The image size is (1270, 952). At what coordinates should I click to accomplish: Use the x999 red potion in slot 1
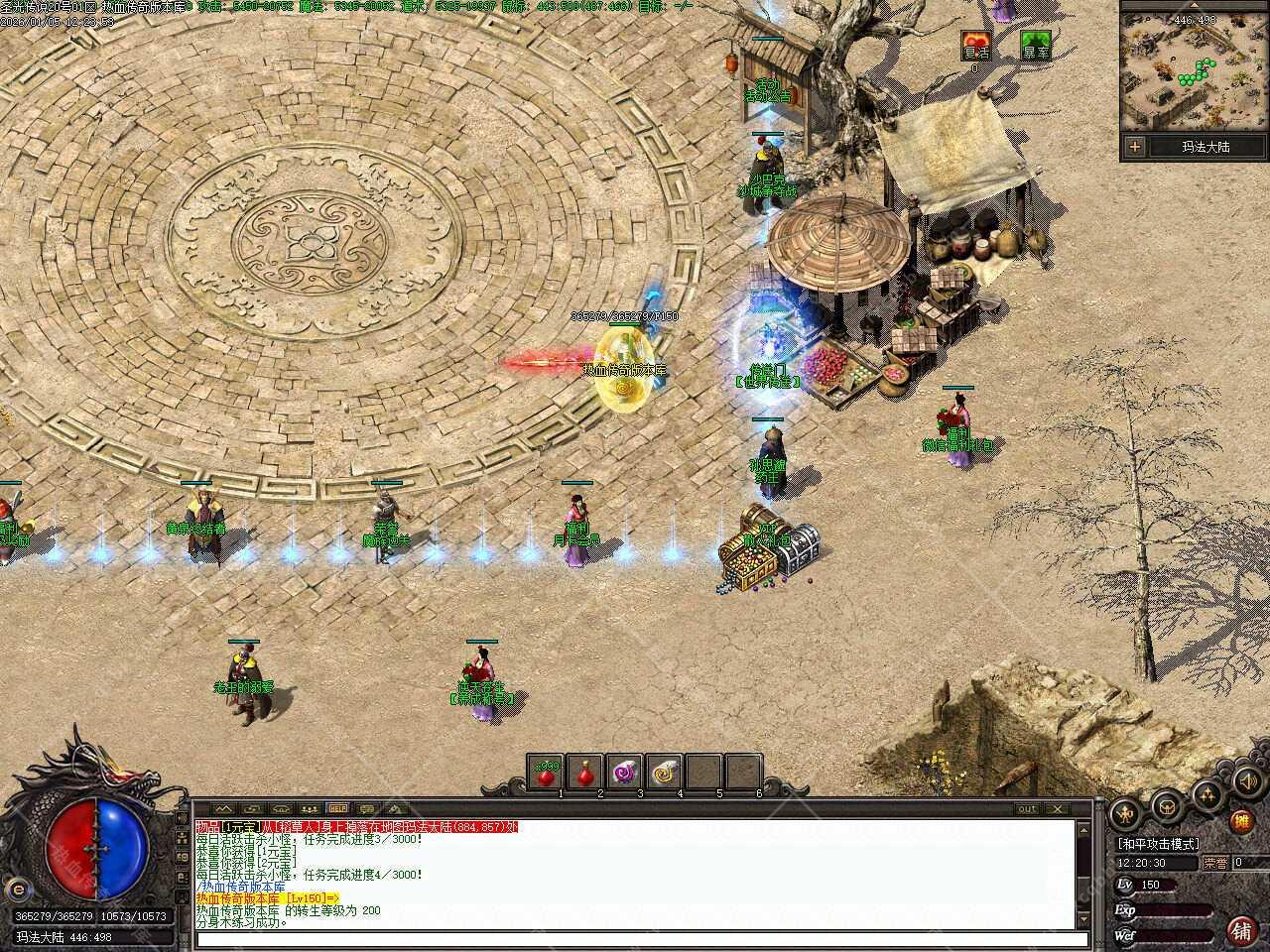[x=545, y=773]
